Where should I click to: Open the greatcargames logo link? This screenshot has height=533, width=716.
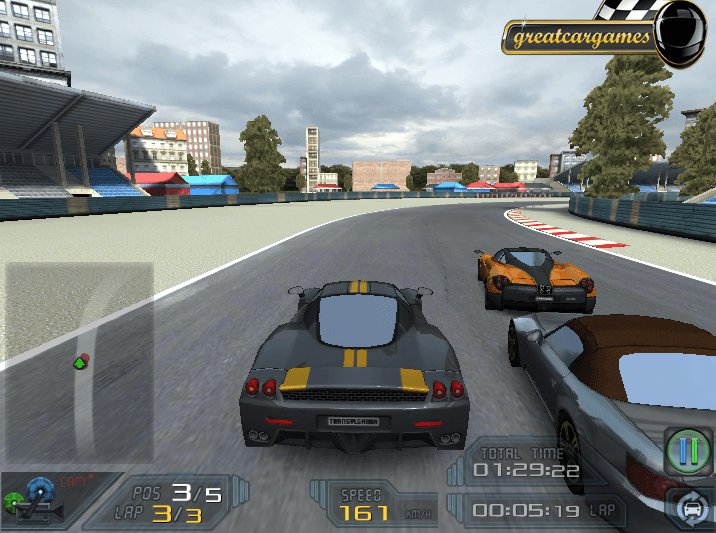[x=581, y=39]
